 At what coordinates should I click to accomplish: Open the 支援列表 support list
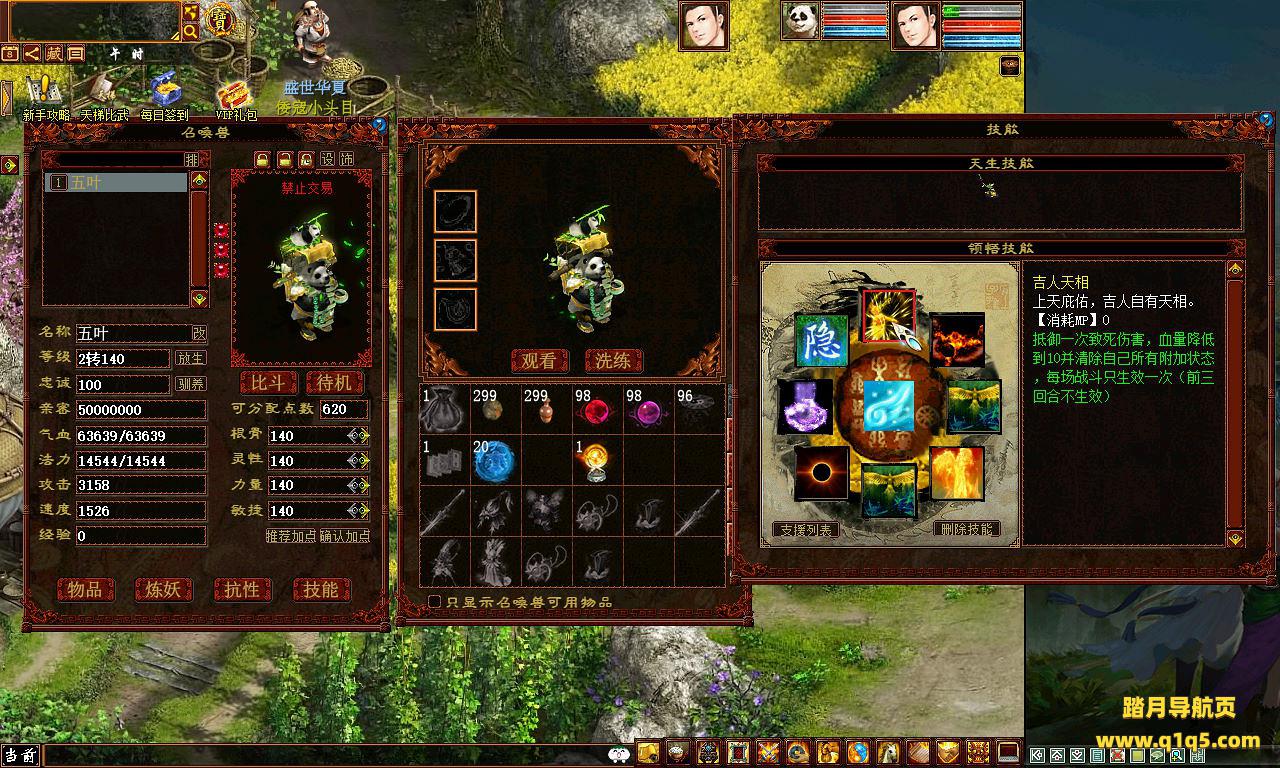[x=805, y=530]
